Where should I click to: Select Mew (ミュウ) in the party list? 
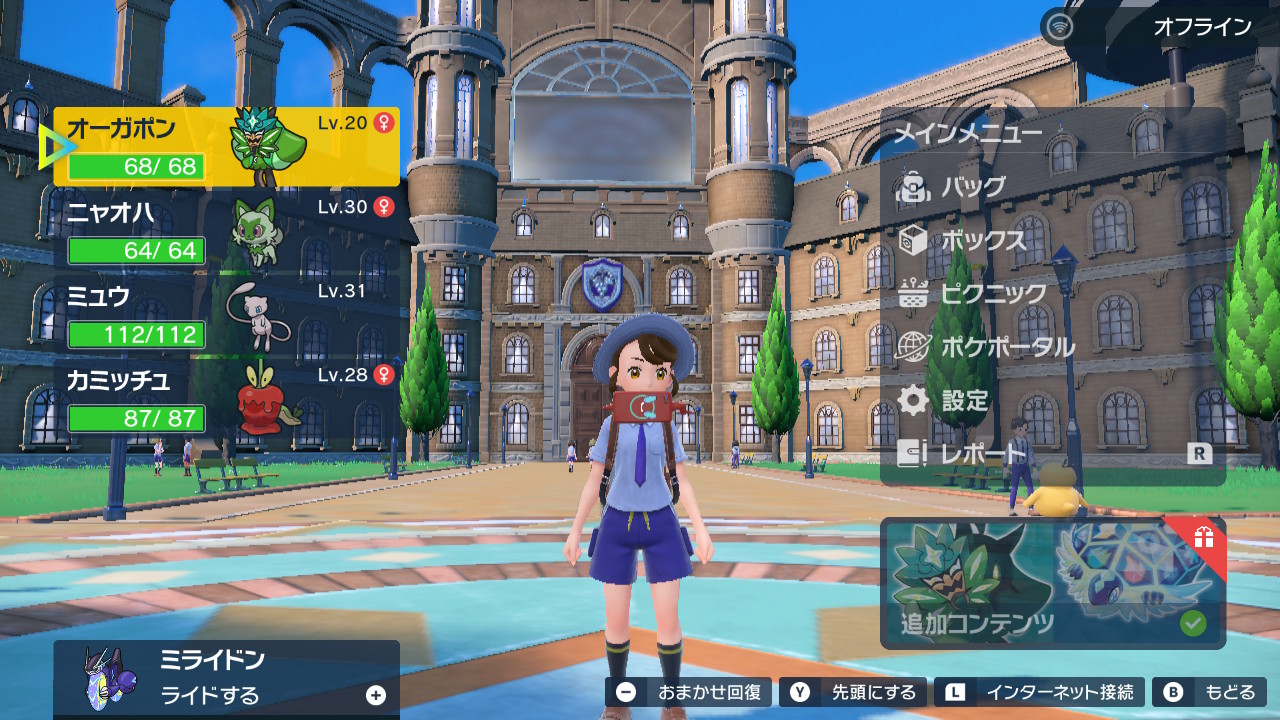click(x=227, y=315)
